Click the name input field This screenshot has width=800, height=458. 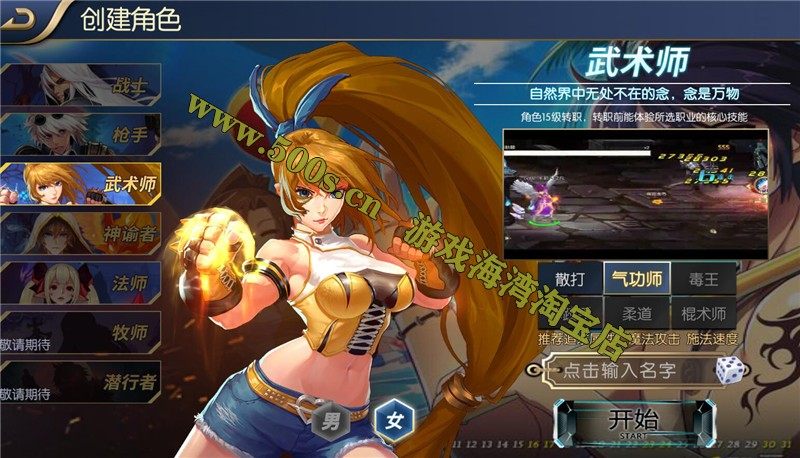620,371
